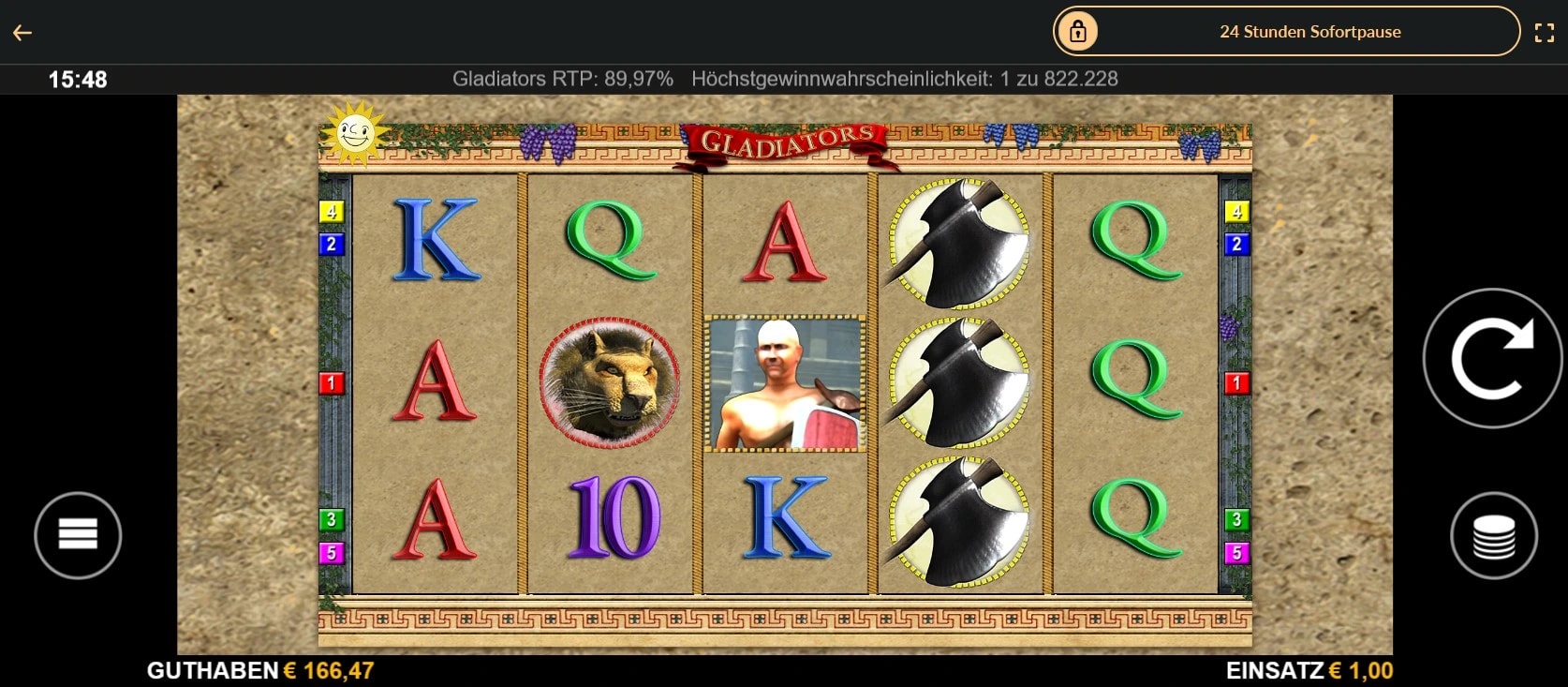Viewport: 1568px width, 687px height.
Task: Activate 24 Stunden Sofortpause
Action: pyautogui.click(x=1309, y=31)
